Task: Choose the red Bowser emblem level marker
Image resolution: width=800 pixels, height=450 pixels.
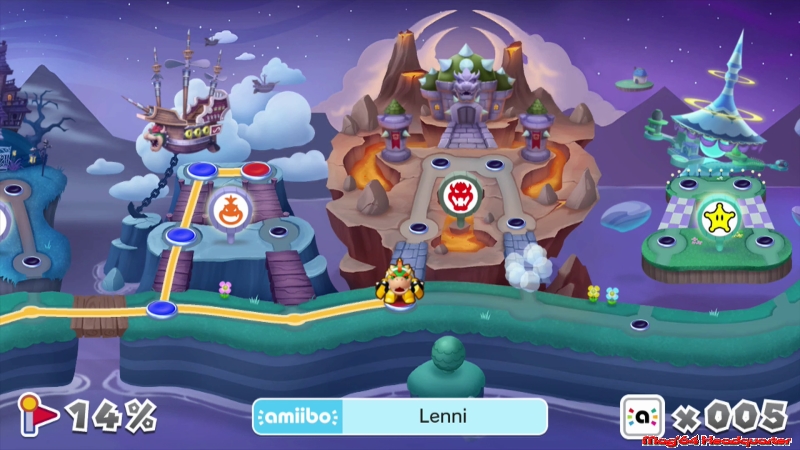Action: pos(461,192)
